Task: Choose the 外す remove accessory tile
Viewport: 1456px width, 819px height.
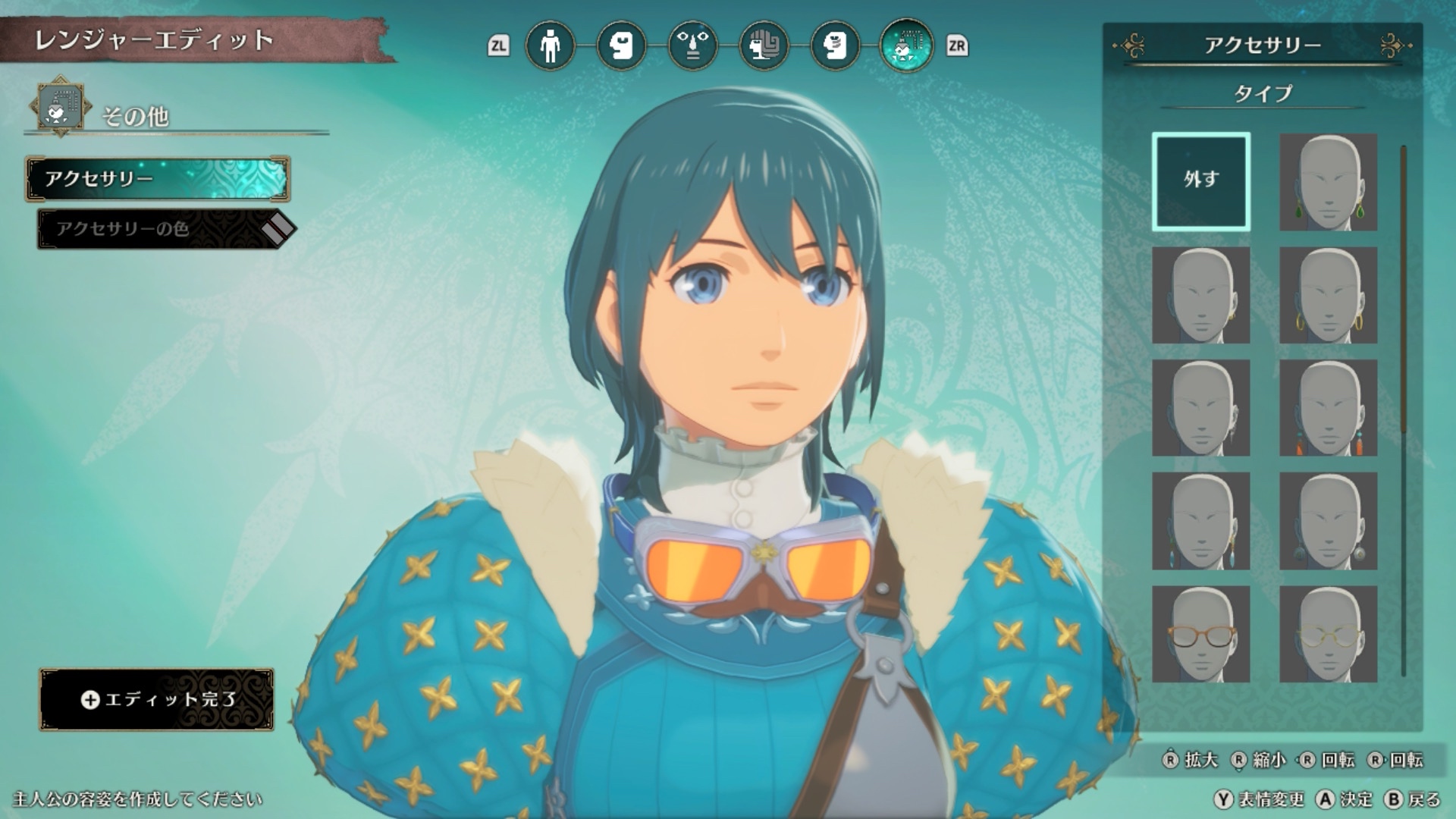Action: click(1200, 181)
